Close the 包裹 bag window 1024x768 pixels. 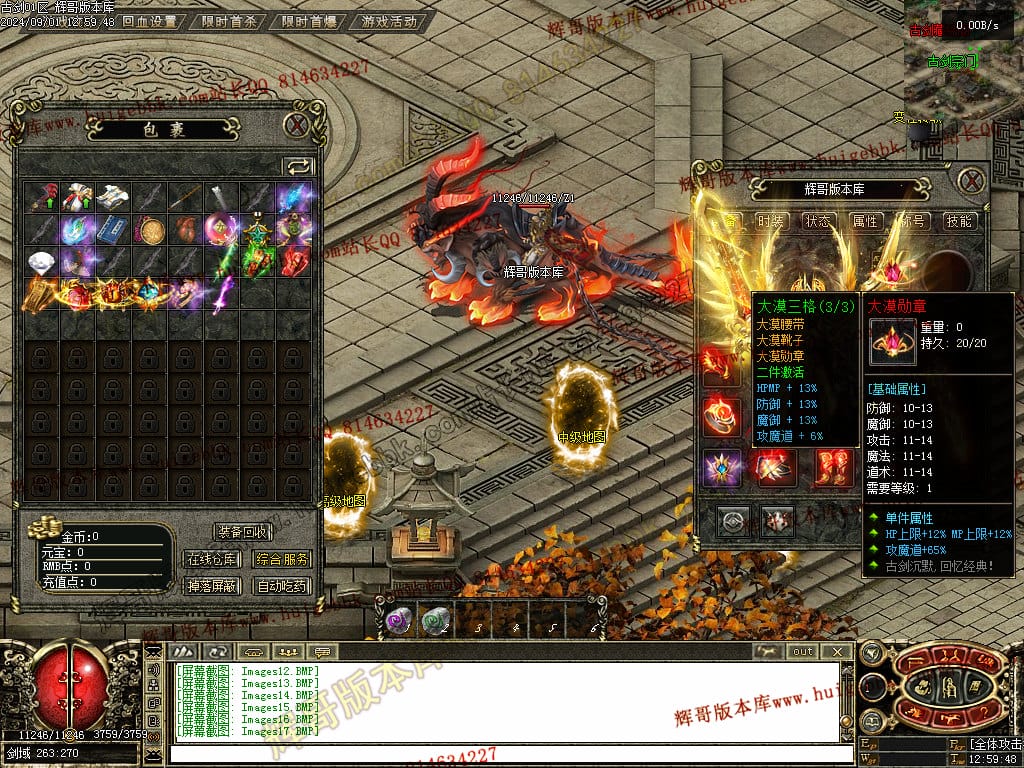296,125
